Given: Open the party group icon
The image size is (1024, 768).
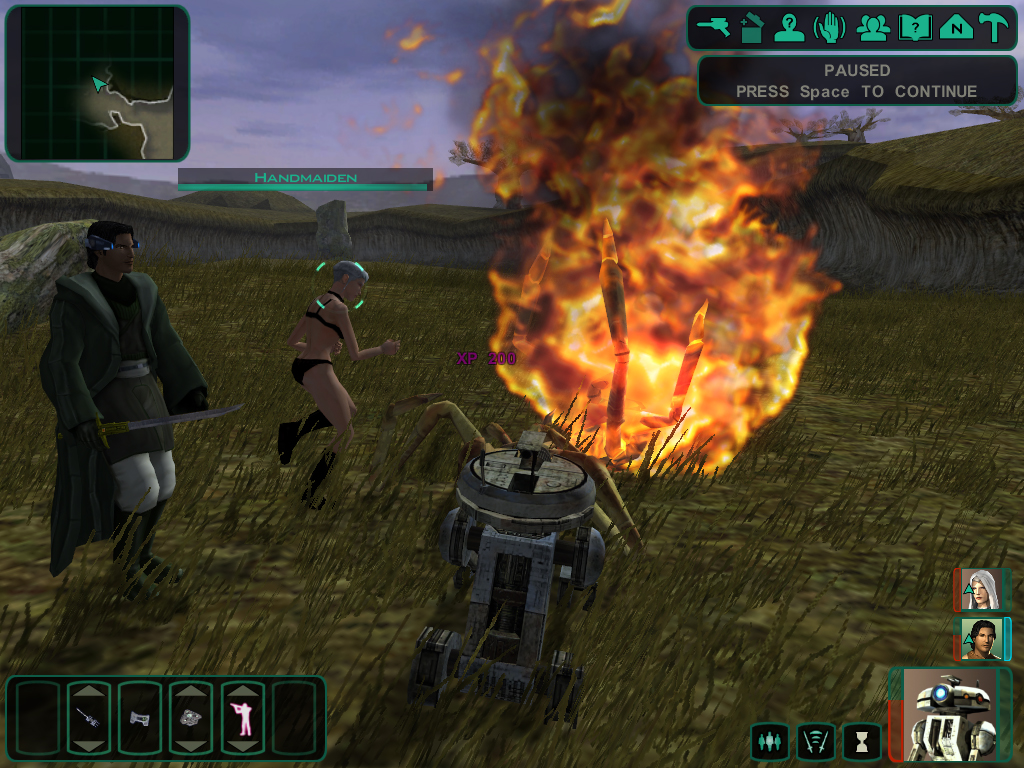Looking at the screenshot, I should point(873,27).
